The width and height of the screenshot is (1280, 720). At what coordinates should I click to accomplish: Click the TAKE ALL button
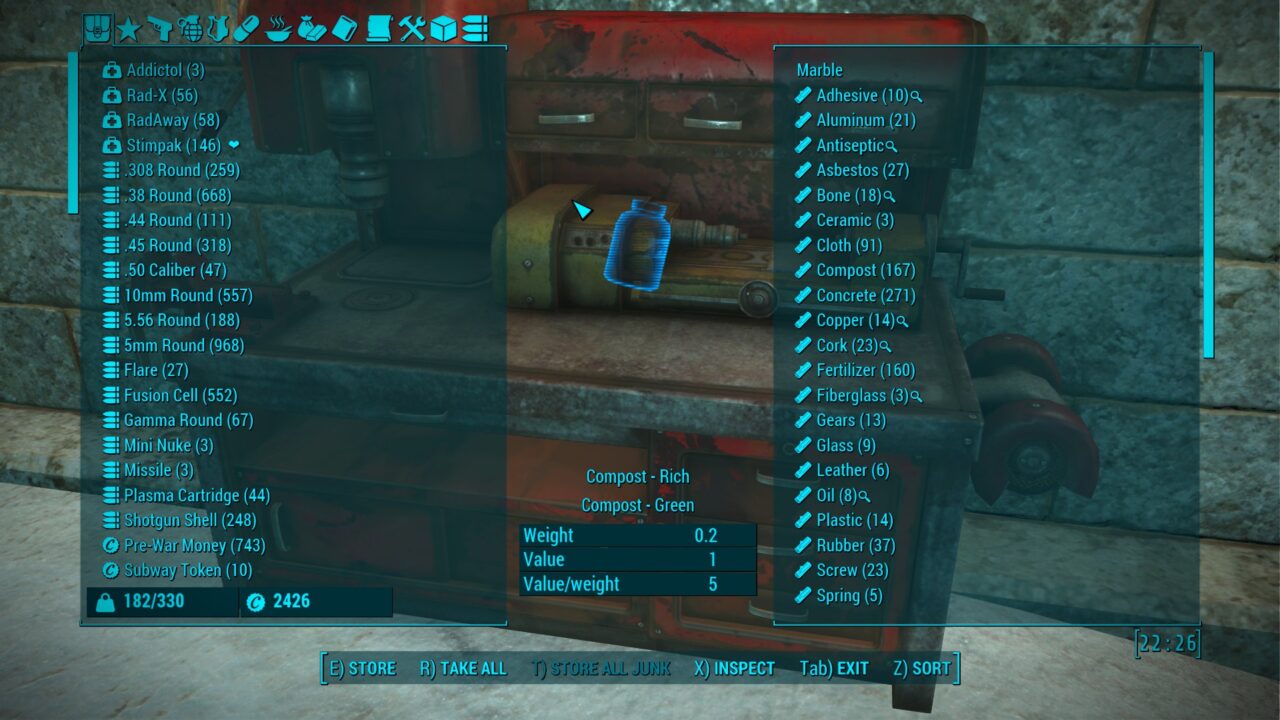point(463,668)
